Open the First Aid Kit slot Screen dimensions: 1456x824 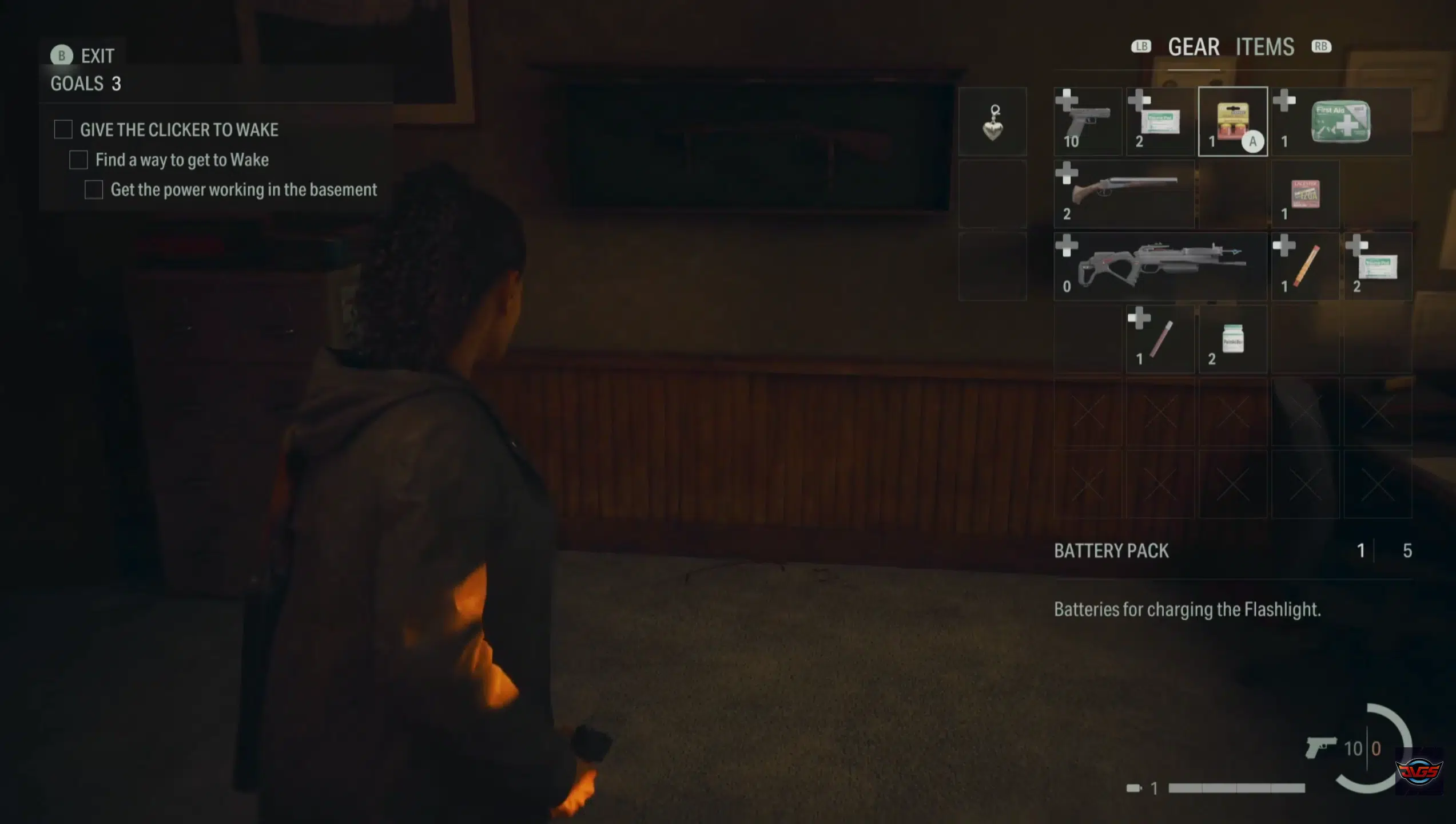tap(1341, 122)
